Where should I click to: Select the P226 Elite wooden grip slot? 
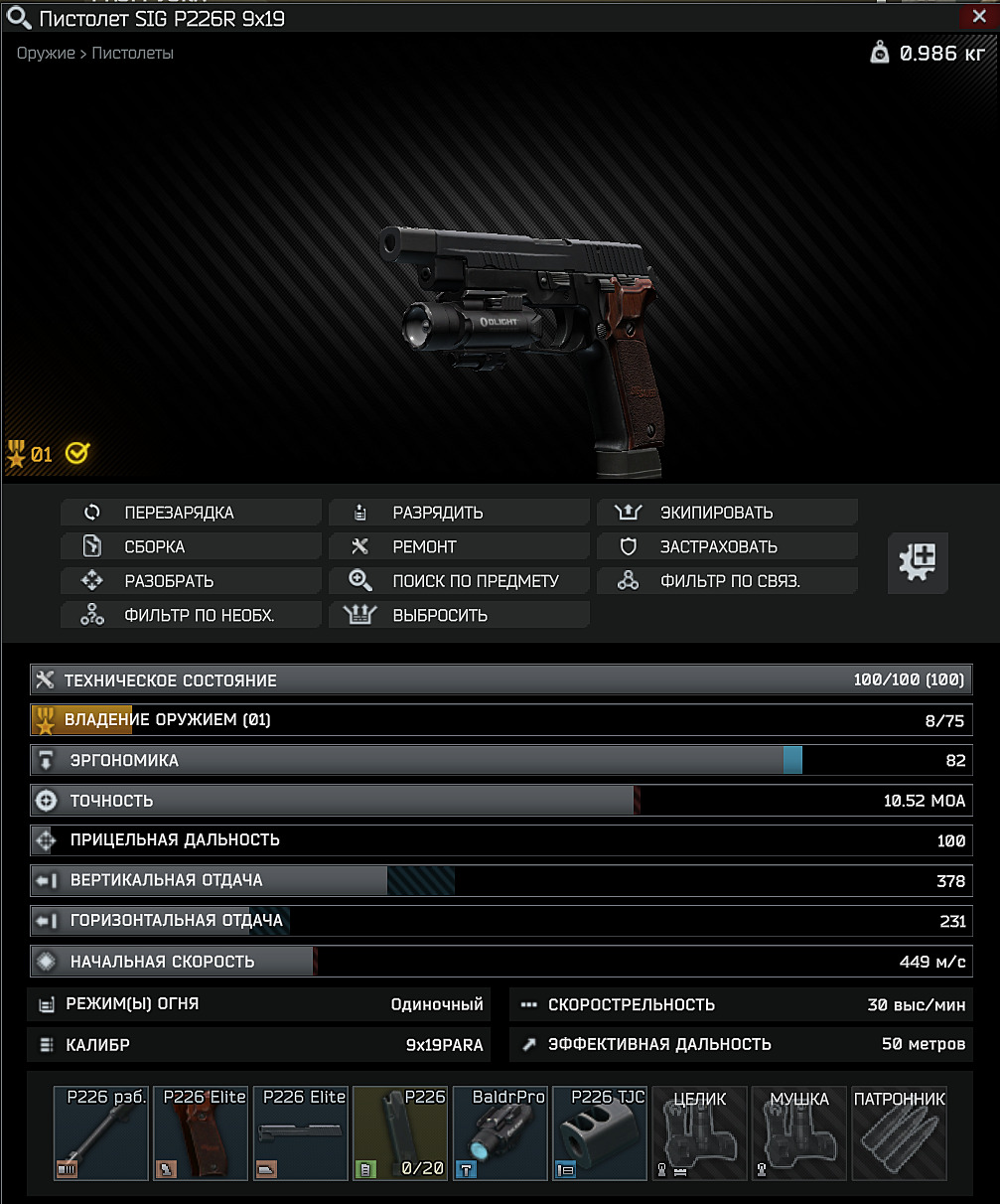point(201,1133)
